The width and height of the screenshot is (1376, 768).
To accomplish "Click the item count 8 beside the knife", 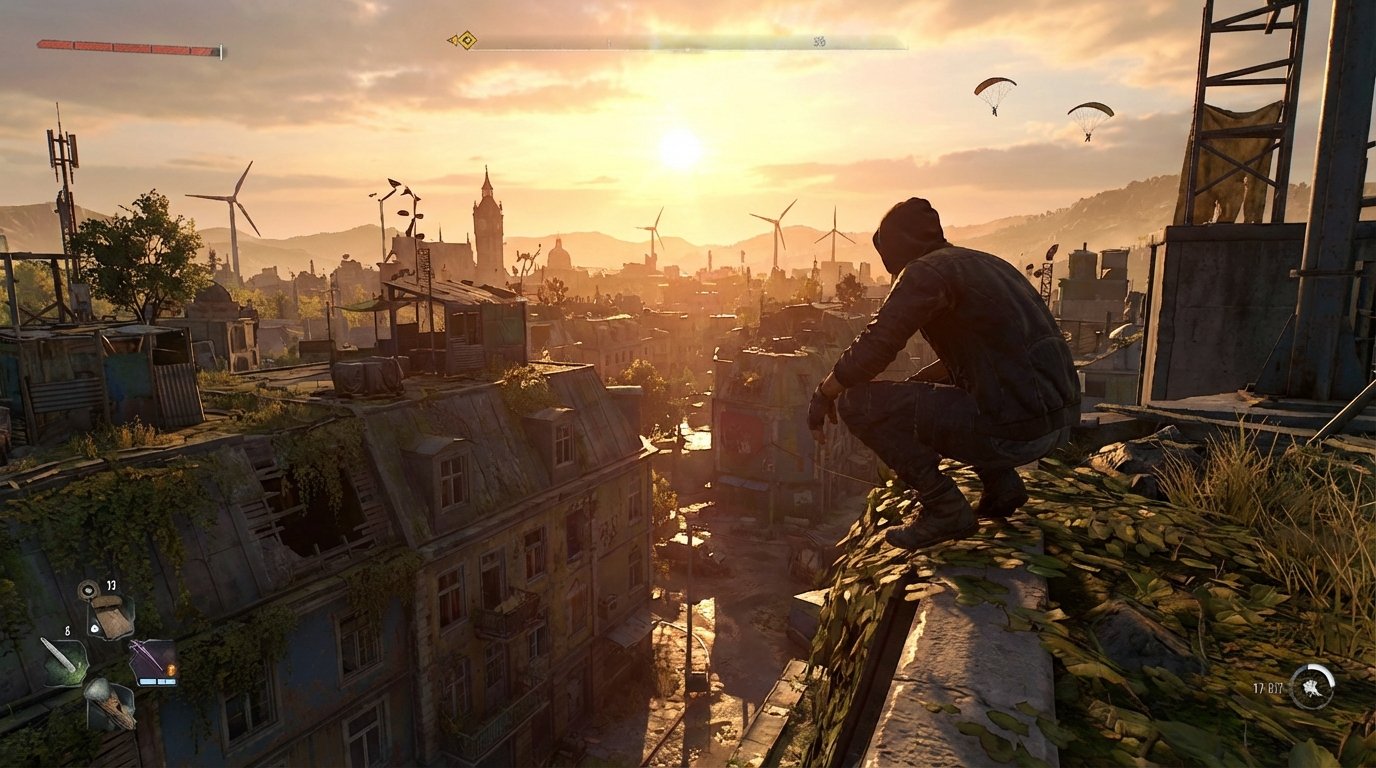I will (67, 631).
